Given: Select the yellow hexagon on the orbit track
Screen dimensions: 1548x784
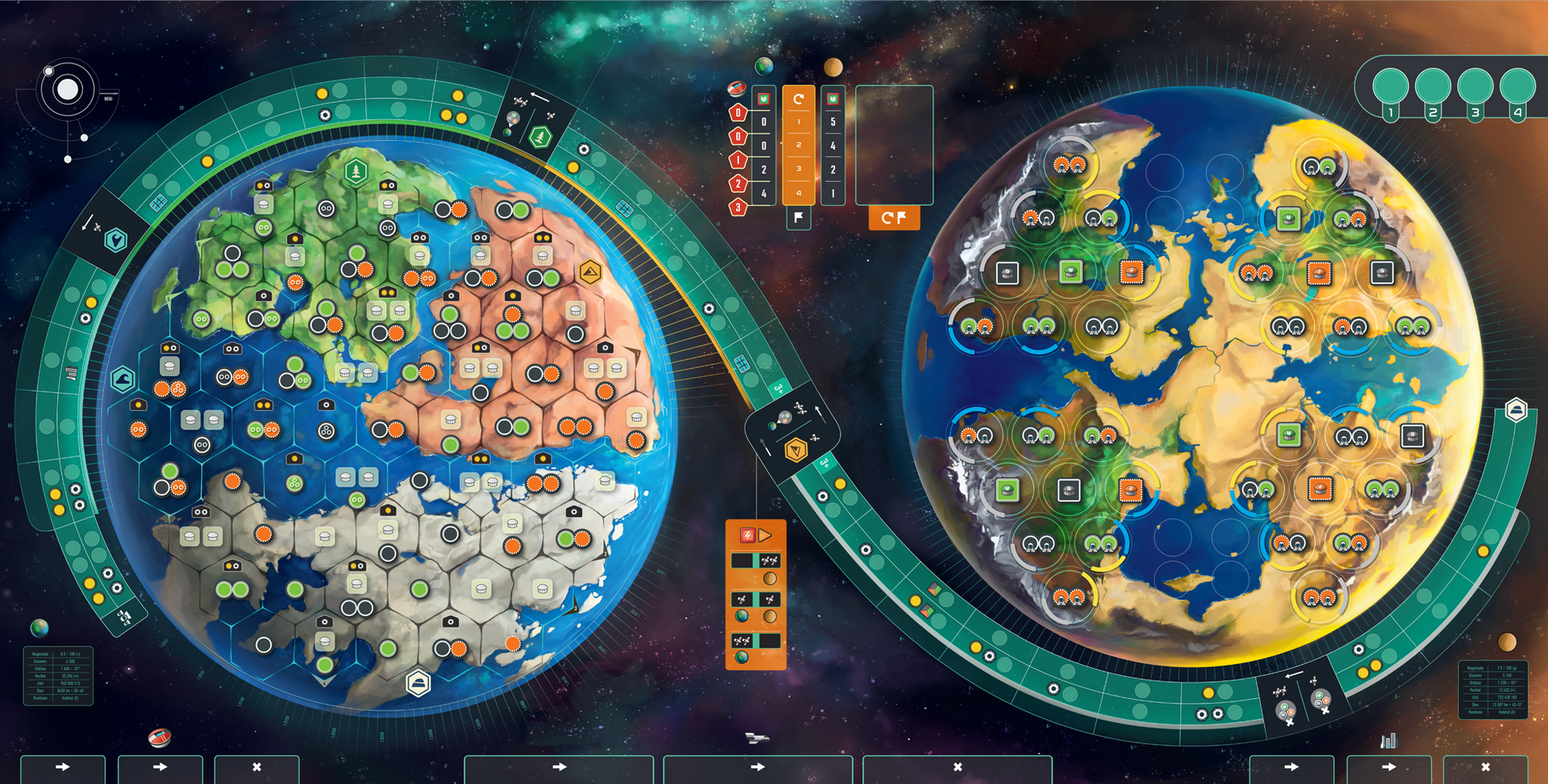Looking at the screenshot, I should 796,451.
